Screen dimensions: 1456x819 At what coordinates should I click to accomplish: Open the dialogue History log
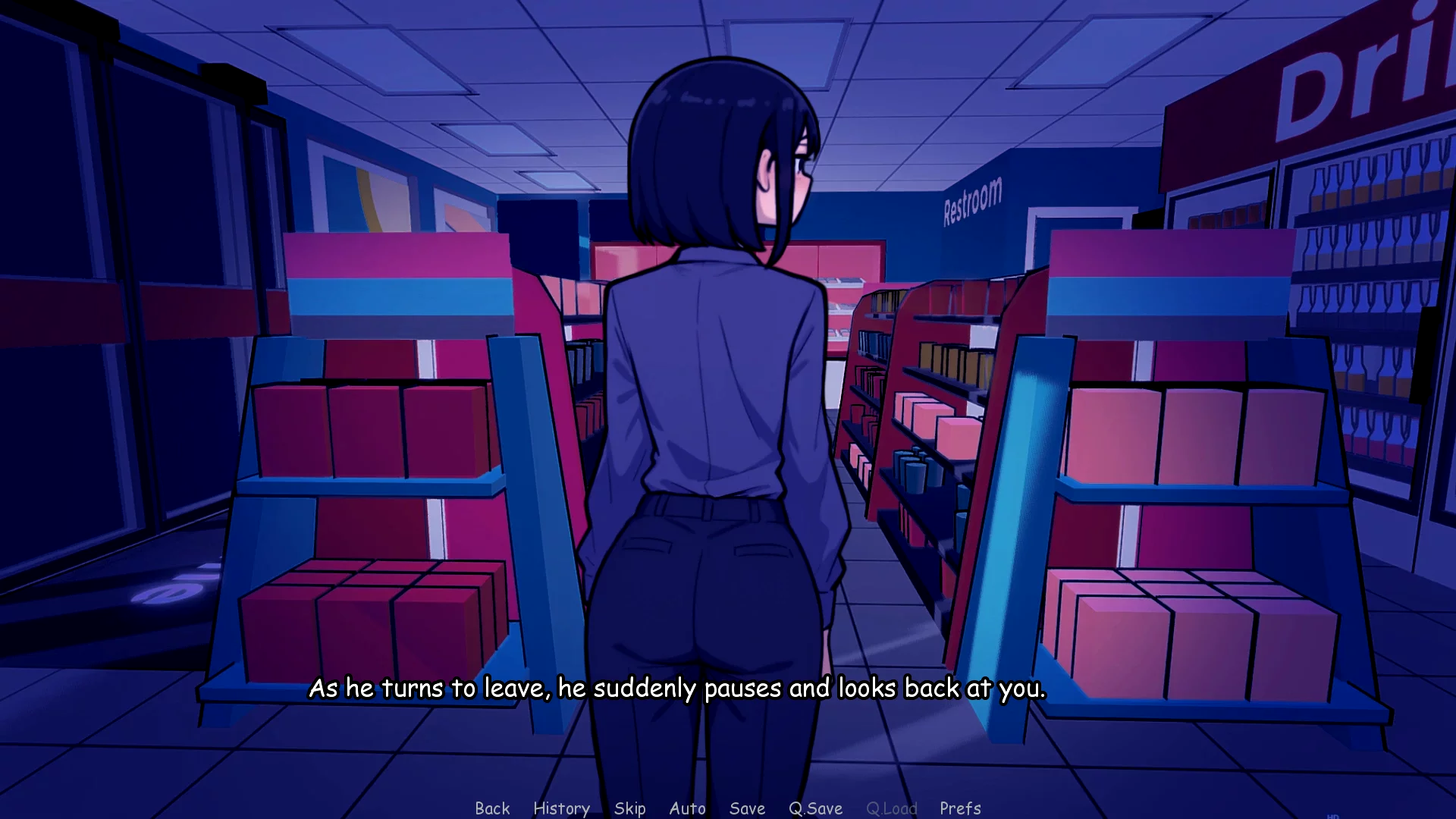561,808
